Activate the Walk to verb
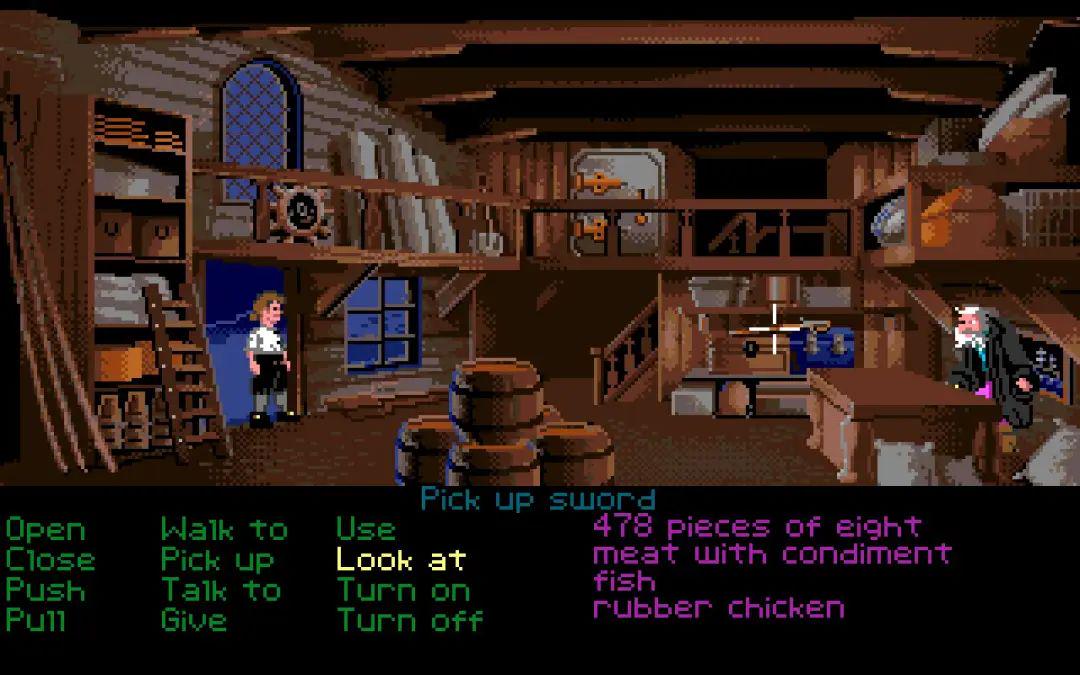The width and height of the screenshot is (1080, 675). (x=224, y=529)
